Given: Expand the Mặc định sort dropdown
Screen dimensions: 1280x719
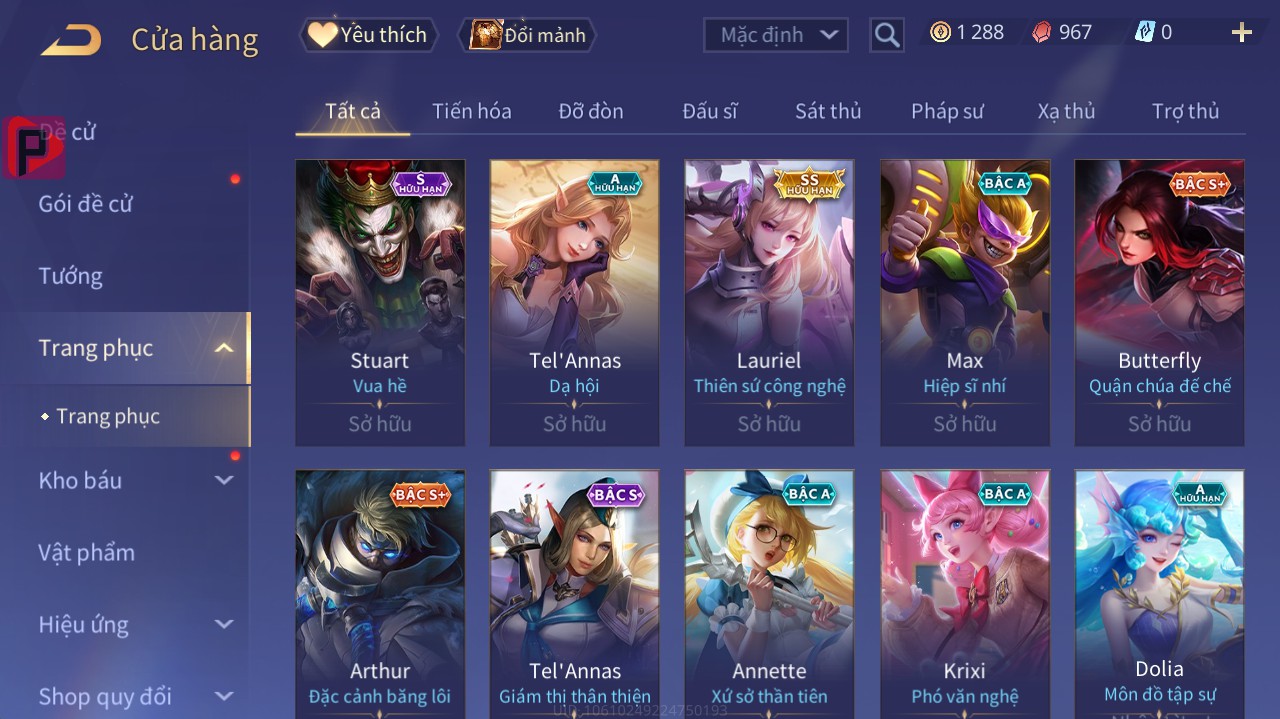Looking at the screenshot, I should [x=777, y=35].
